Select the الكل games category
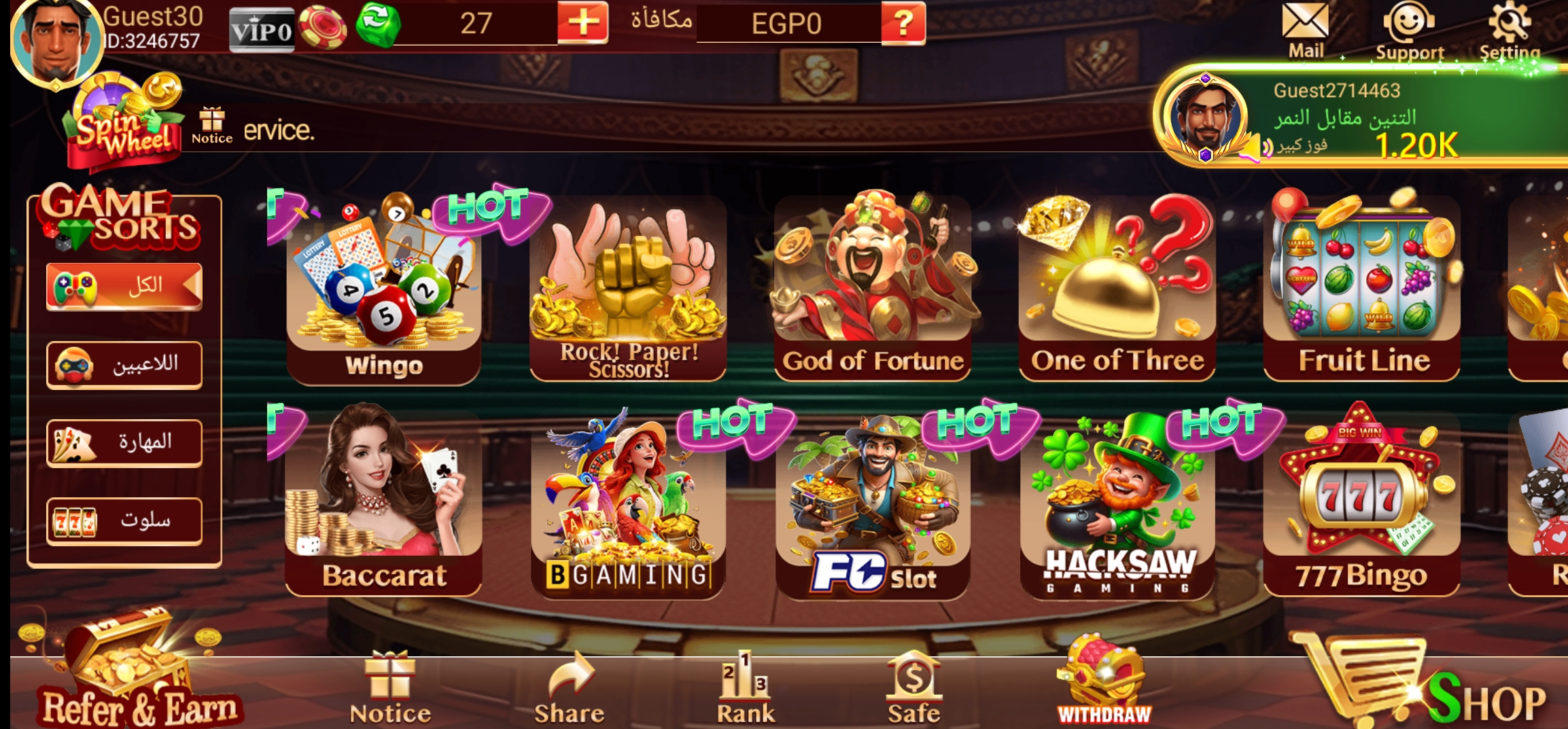The height and width of the screenshot is (729, 1568). pos(124,286)
